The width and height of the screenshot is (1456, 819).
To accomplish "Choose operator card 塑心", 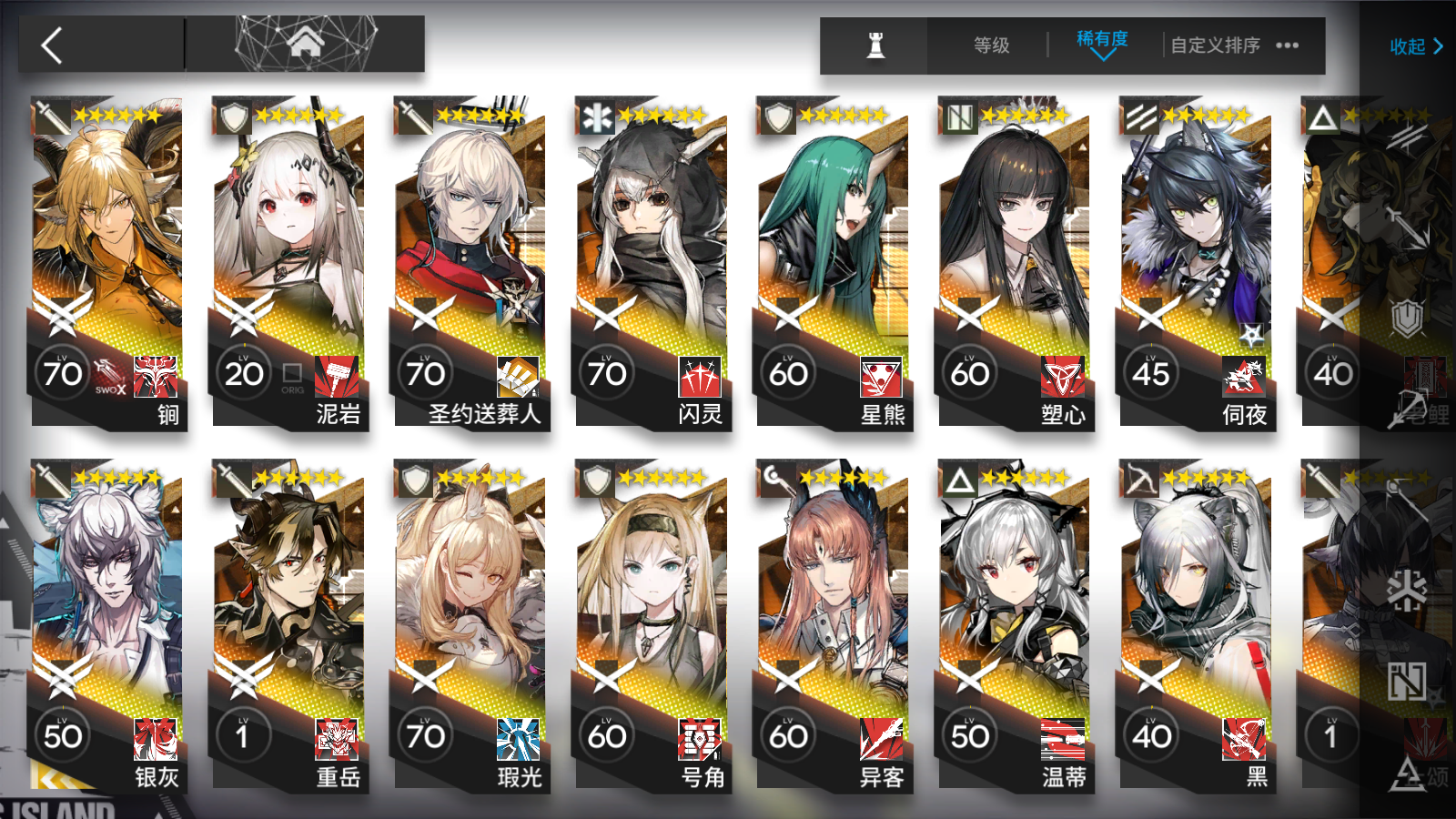I will 1014,262.
